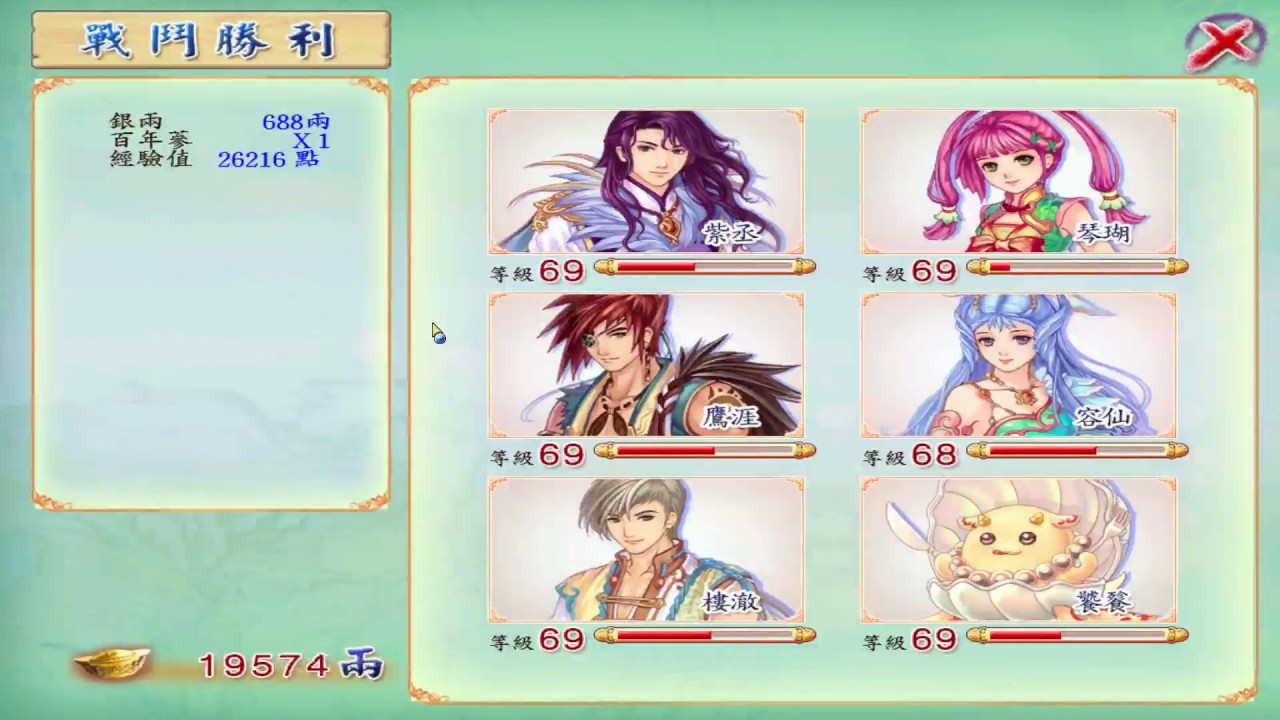Select the 紫丞 character portrait
The height and width of the screenshot is (720, 1280).
(646, 181)
